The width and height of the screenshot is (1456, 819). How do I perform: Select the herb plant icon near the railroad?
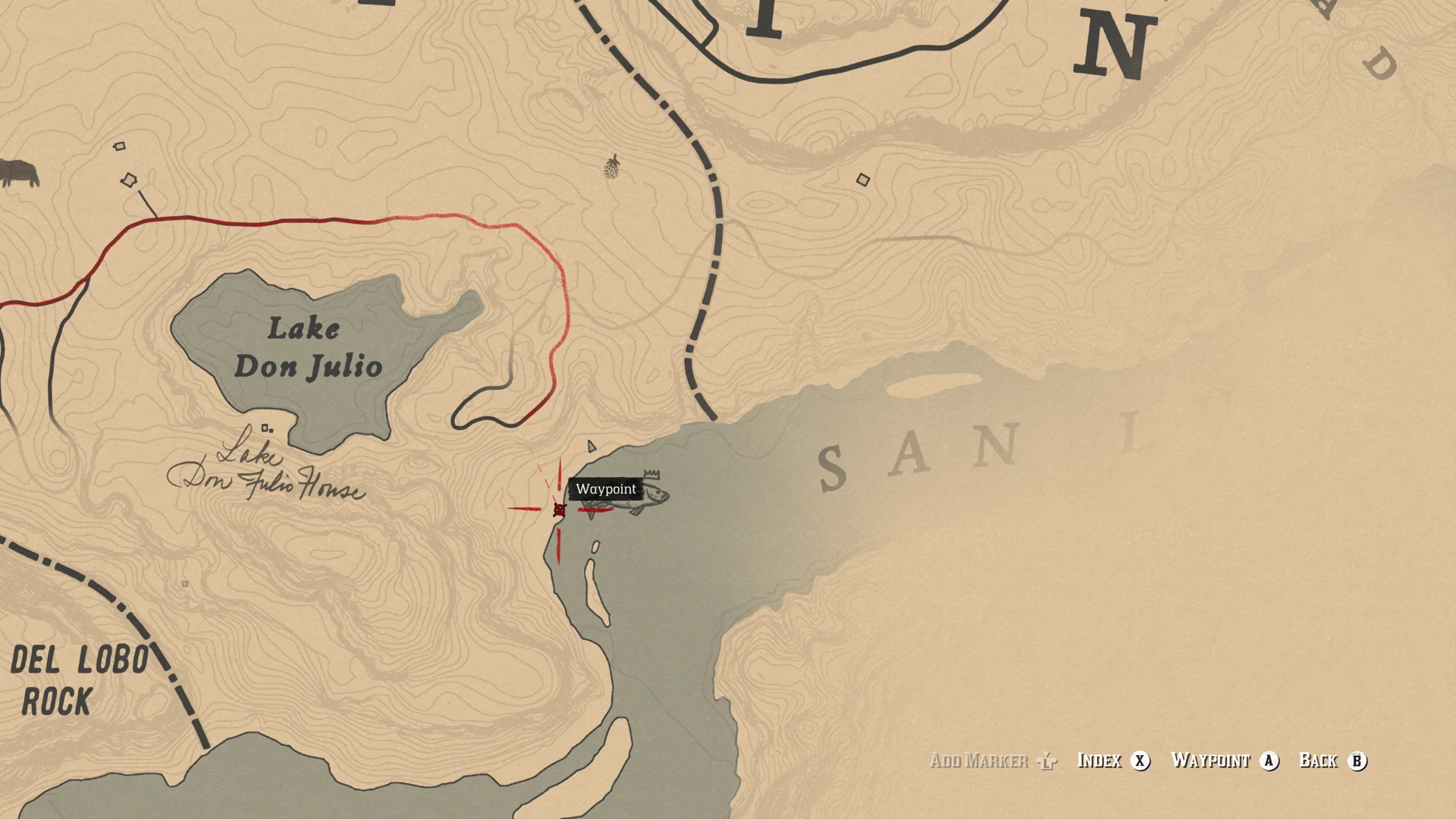(611, 167)
